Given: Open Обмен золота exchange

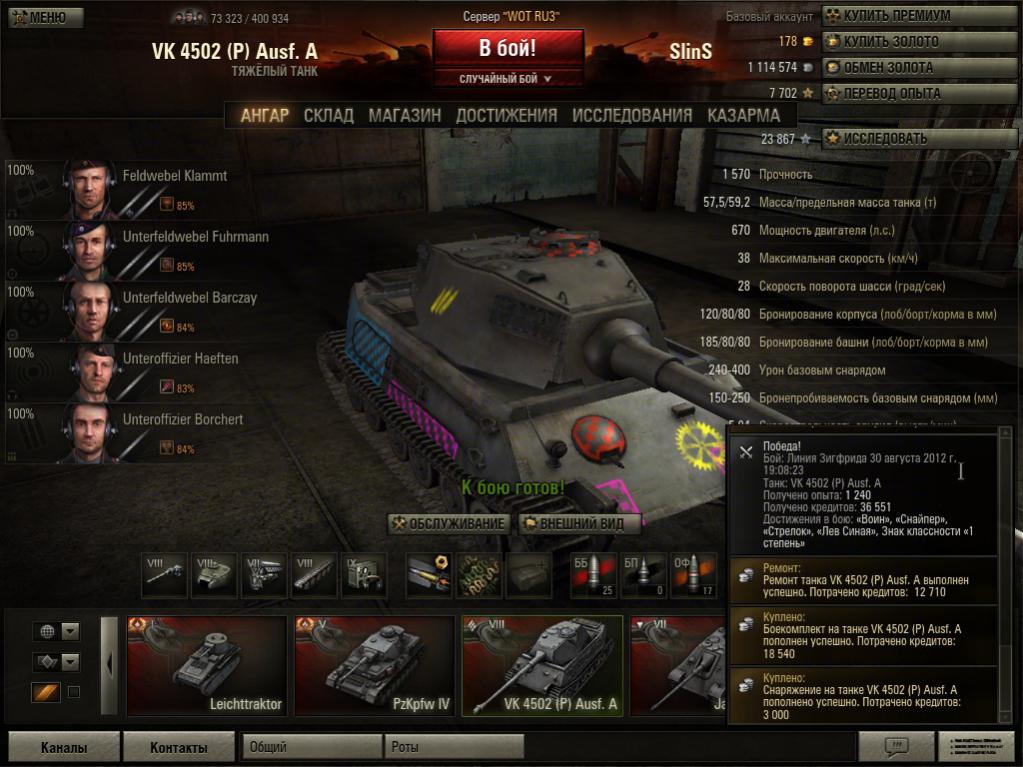Looking at the screenshot, I should click(887, 68).
